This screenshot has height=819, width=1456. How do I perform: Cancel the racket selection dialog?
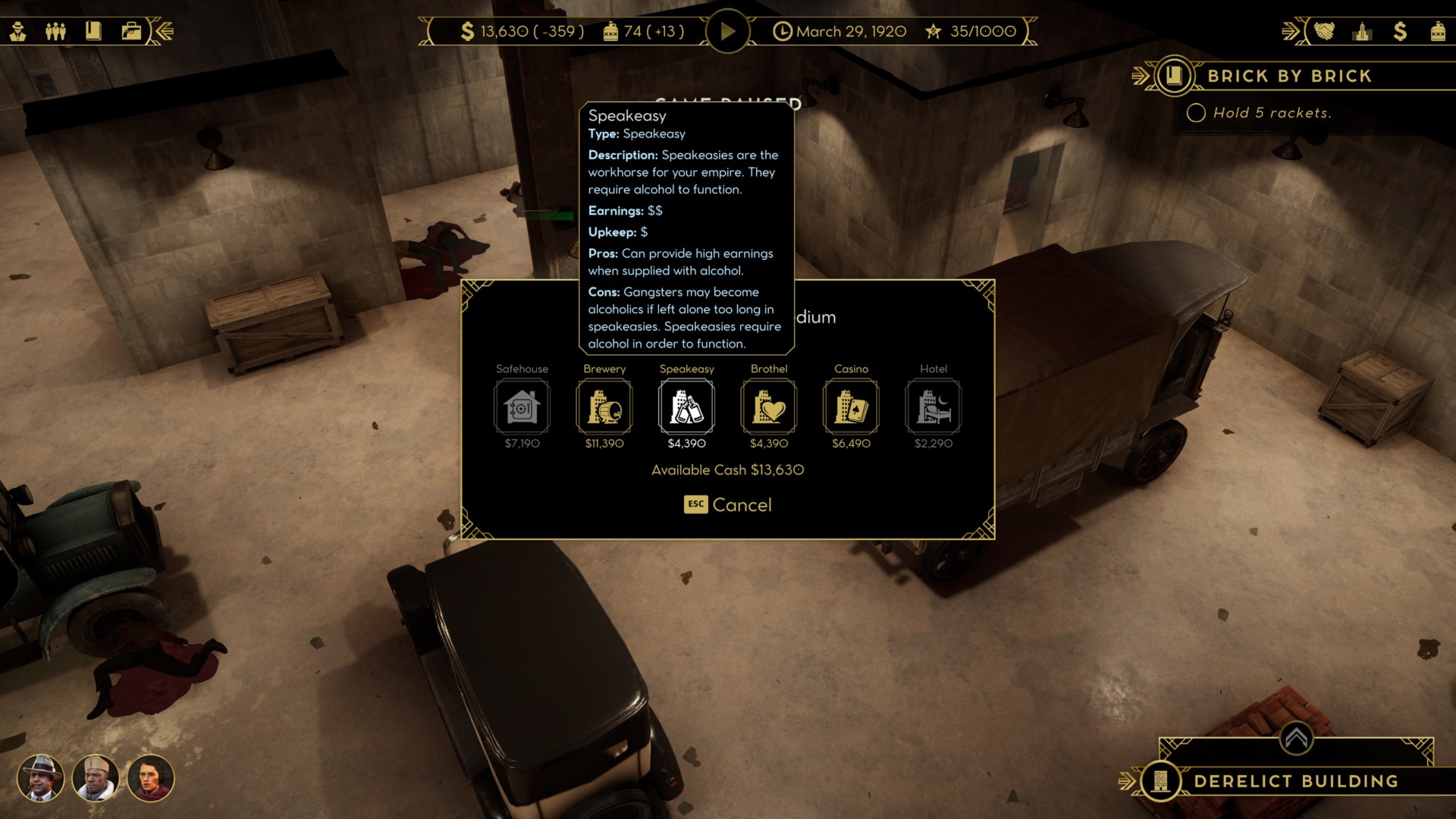pyautogui.click(x=728, y=505)
